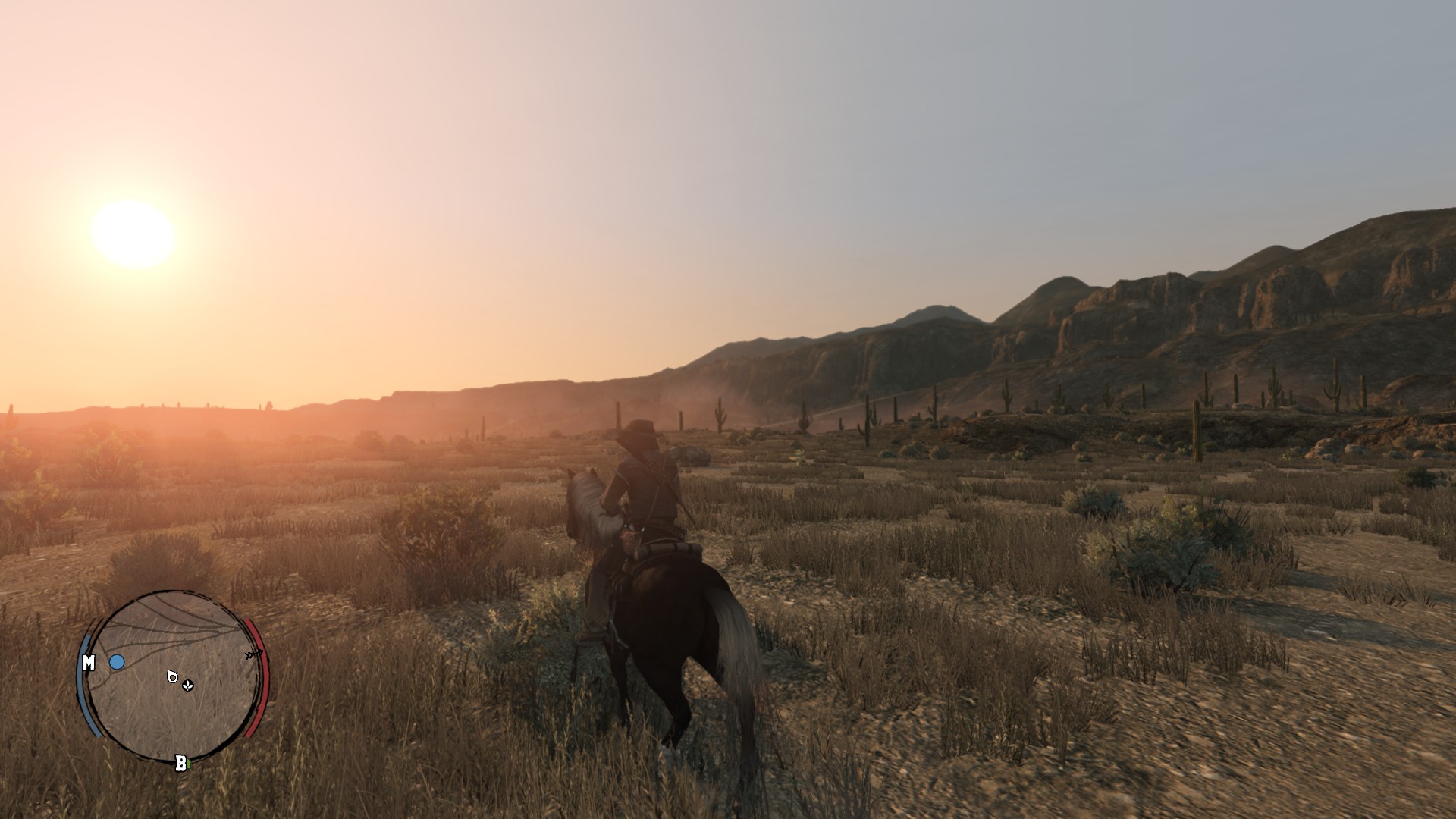The height and width of the screenshot is (819, 1456).
Task: Click the 'B' marker below the minimap
Action: (180, 764)
